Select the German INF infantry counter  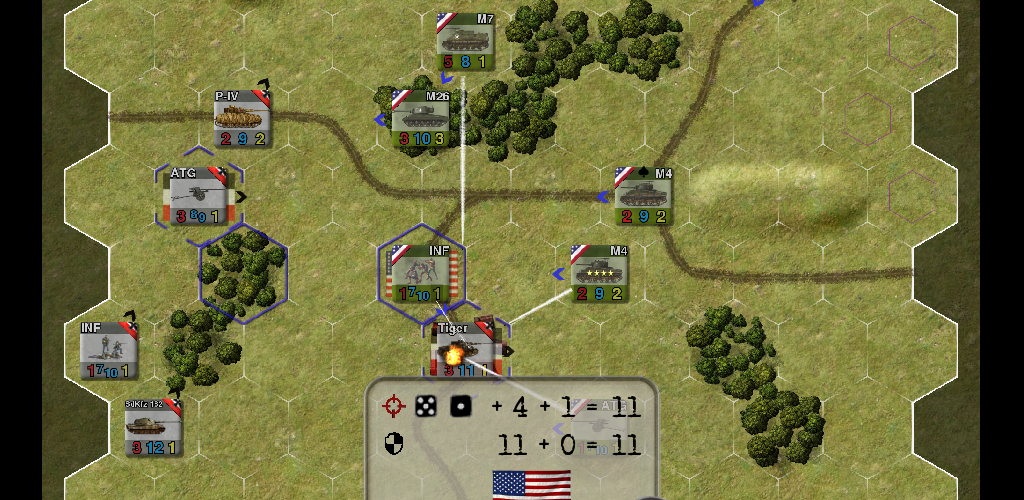pyautogui.click(x=109, y=350)
